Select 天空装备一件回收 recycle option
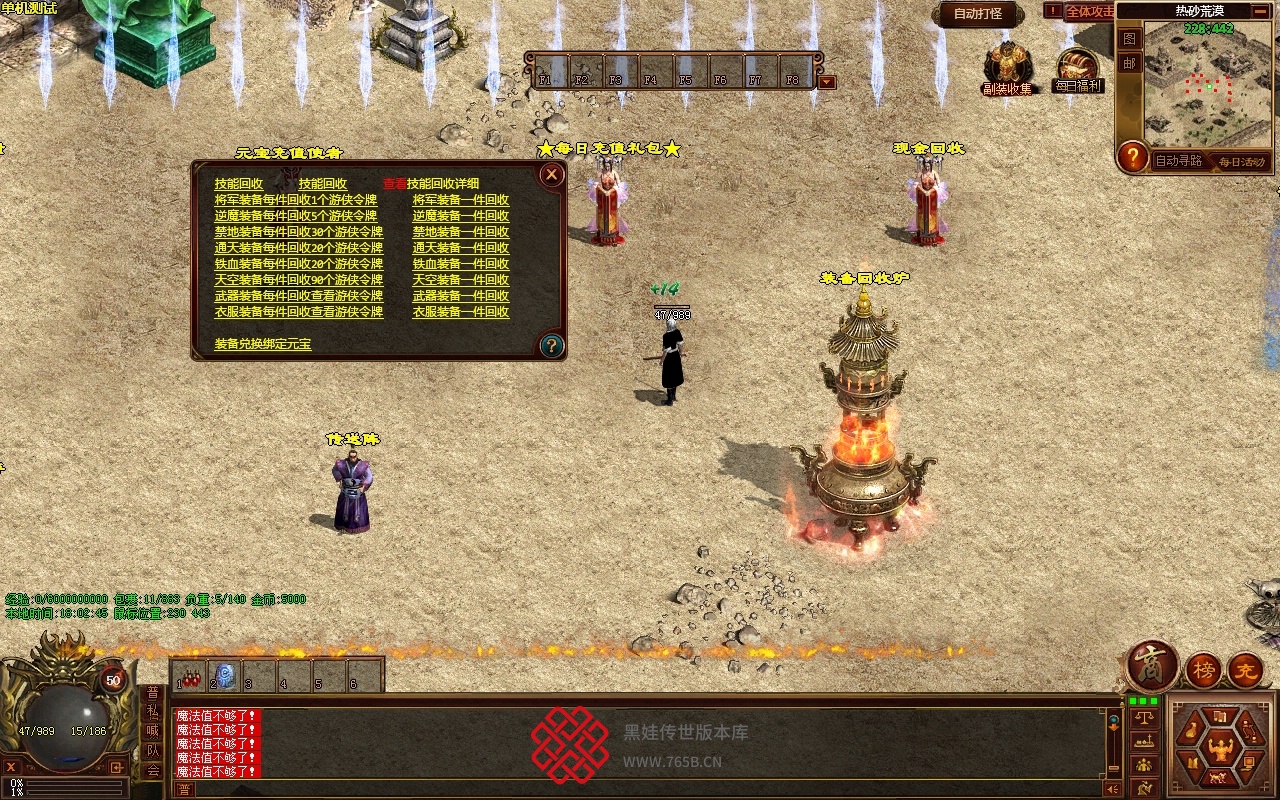The image size is (1280, 800). coord(460,280)
